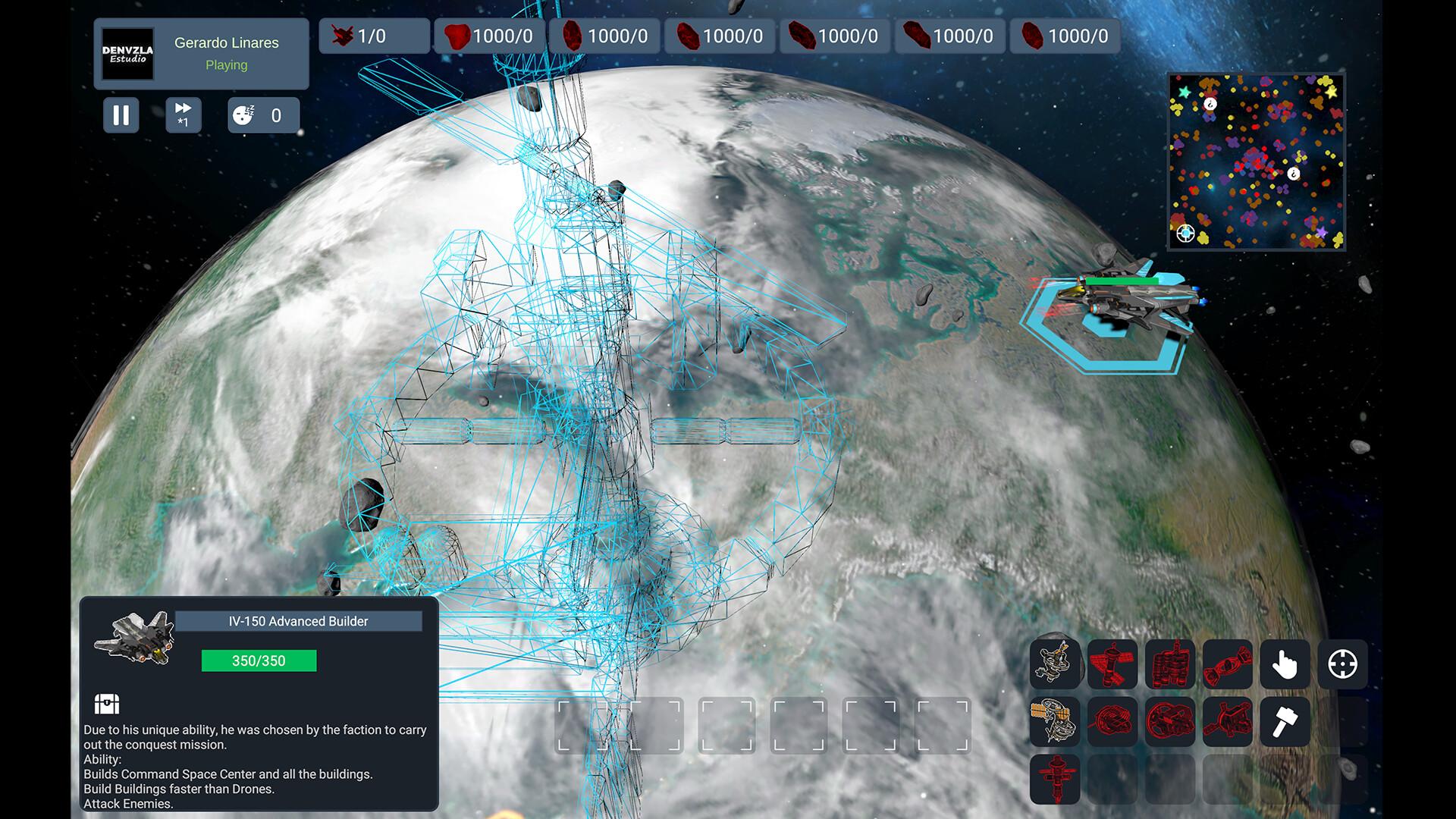1456x819 pixels.
Task: Click the first 1000/0 resource counter
Action: point(488,35)
